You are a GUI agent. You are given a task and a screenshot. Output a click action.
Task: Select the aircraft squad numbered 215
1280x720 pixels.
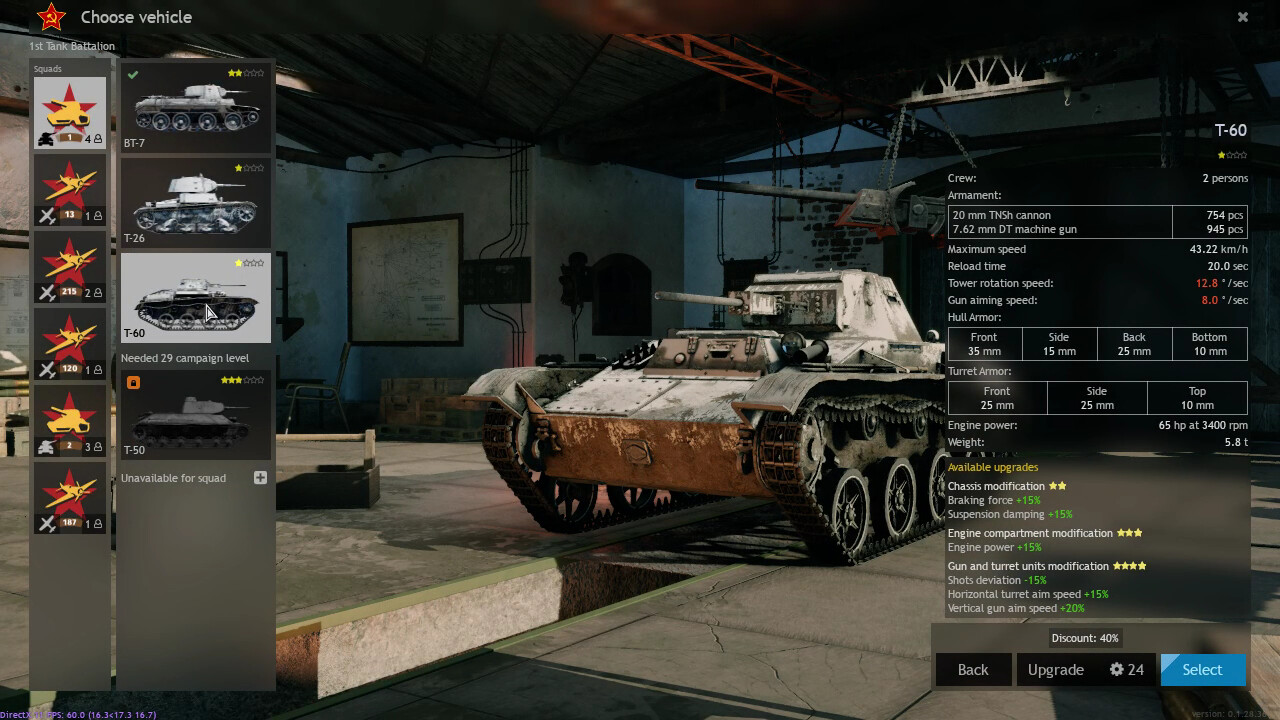pyautogui.click(x=70, y=268)
